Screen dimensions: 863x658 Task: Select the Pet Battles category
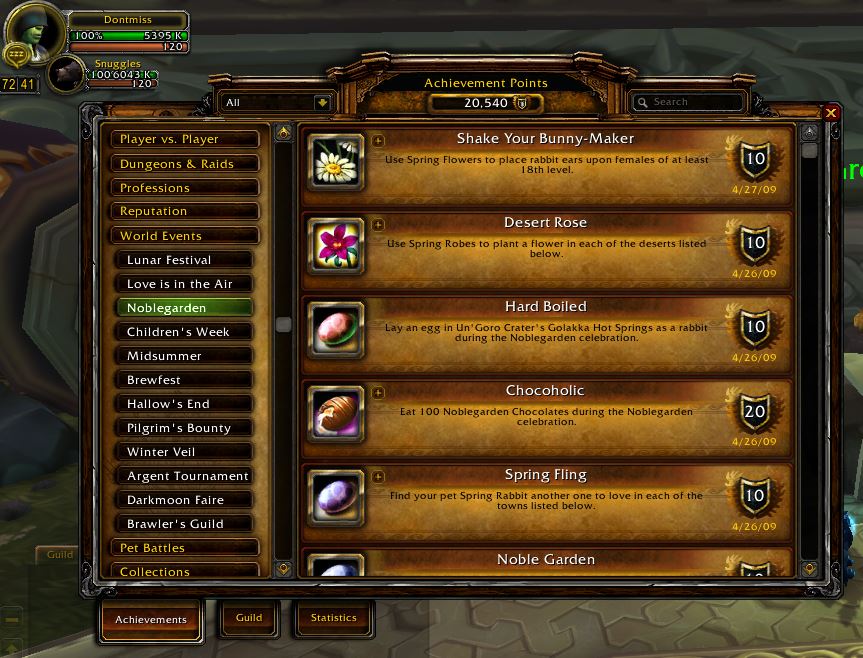[185, 548]
